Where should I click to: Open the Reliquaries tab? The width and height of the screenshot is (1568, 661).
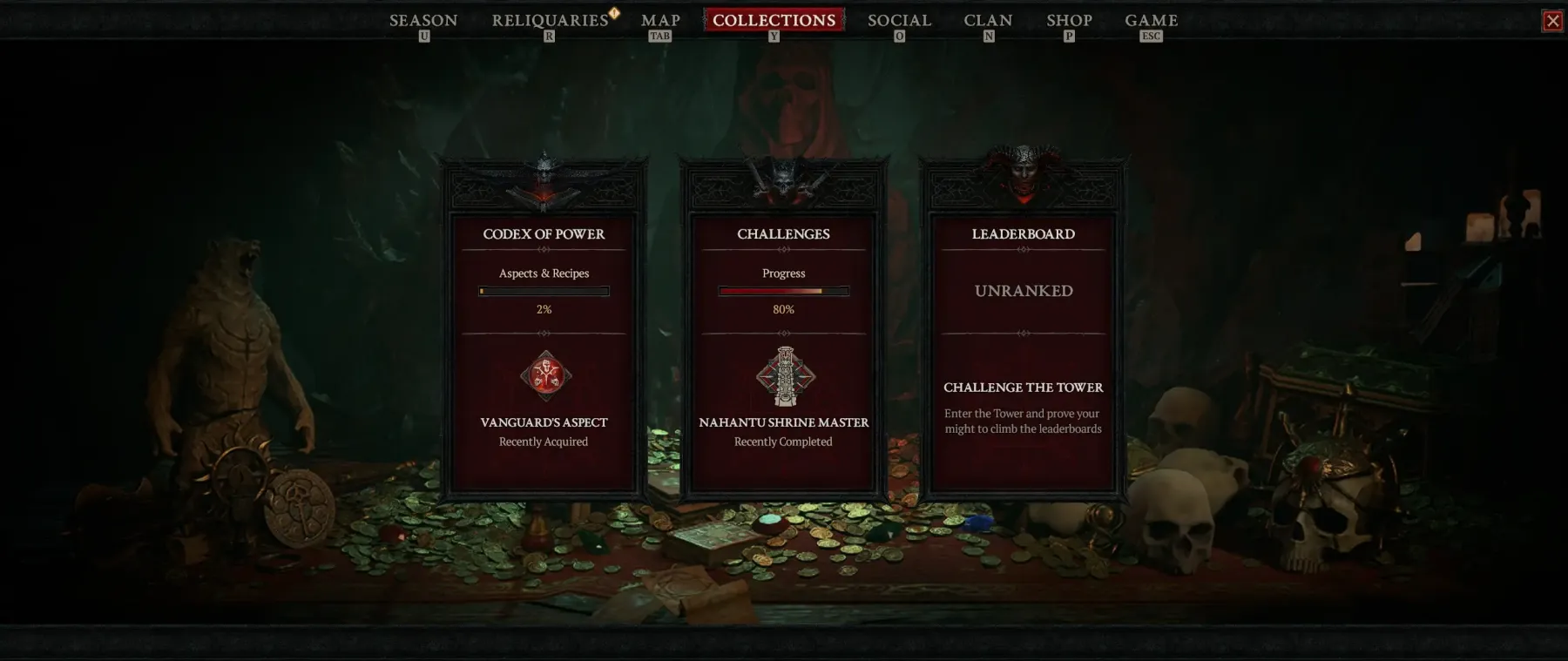coord(550,20)
